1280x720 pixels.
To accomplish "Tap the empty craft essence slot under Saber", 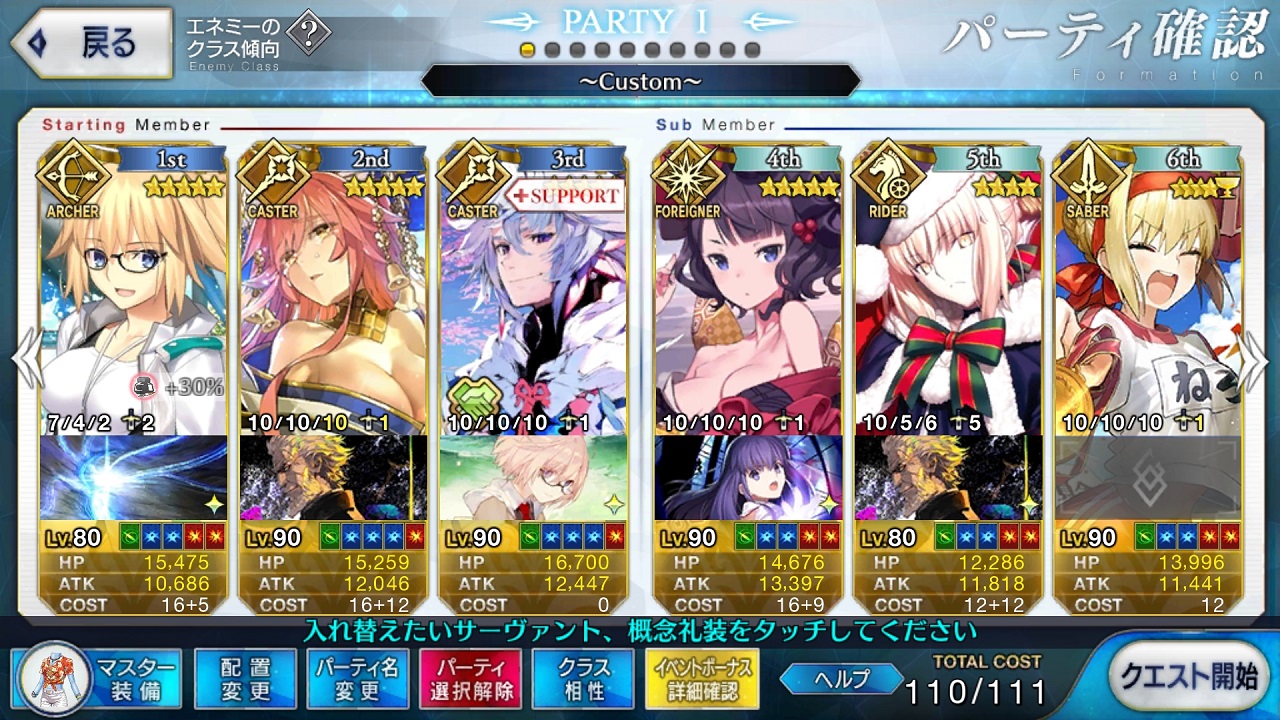I will (x=1148, y=477).
